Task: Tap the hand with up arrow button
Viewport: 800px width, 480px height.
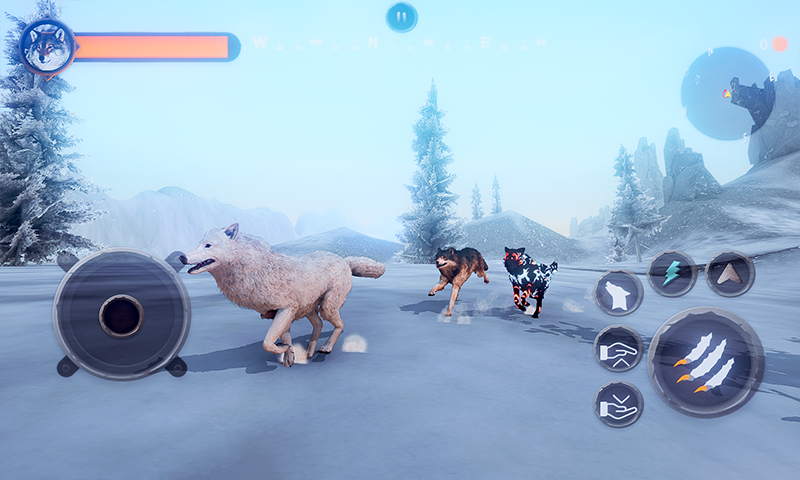Action: coord(618,349)
